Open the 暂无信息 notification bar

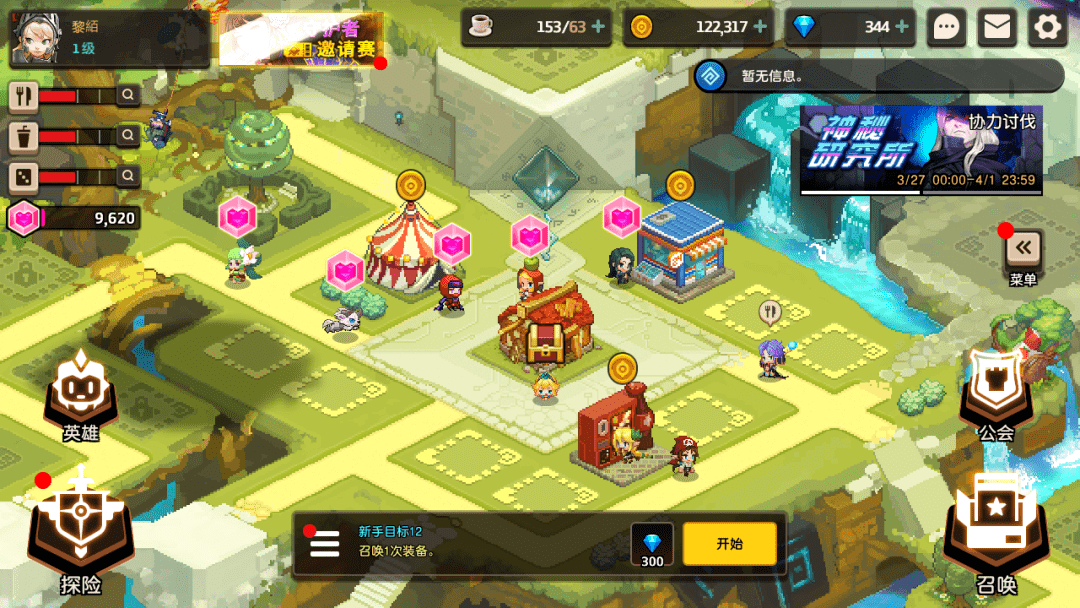click(x=878, y=76)
